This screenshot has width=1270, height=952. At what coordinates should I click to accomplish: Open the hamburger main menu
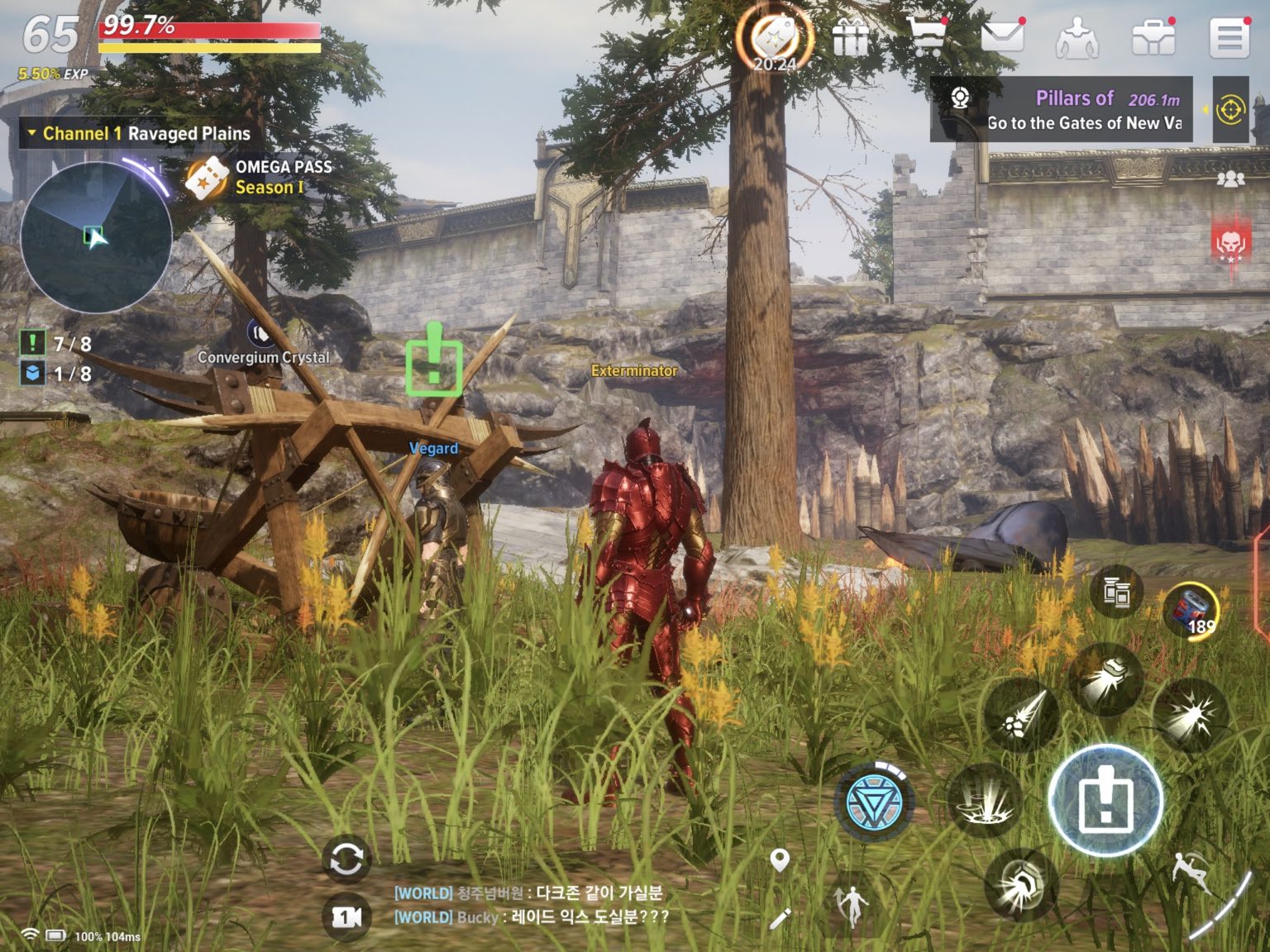click(x=1229, y=37)
